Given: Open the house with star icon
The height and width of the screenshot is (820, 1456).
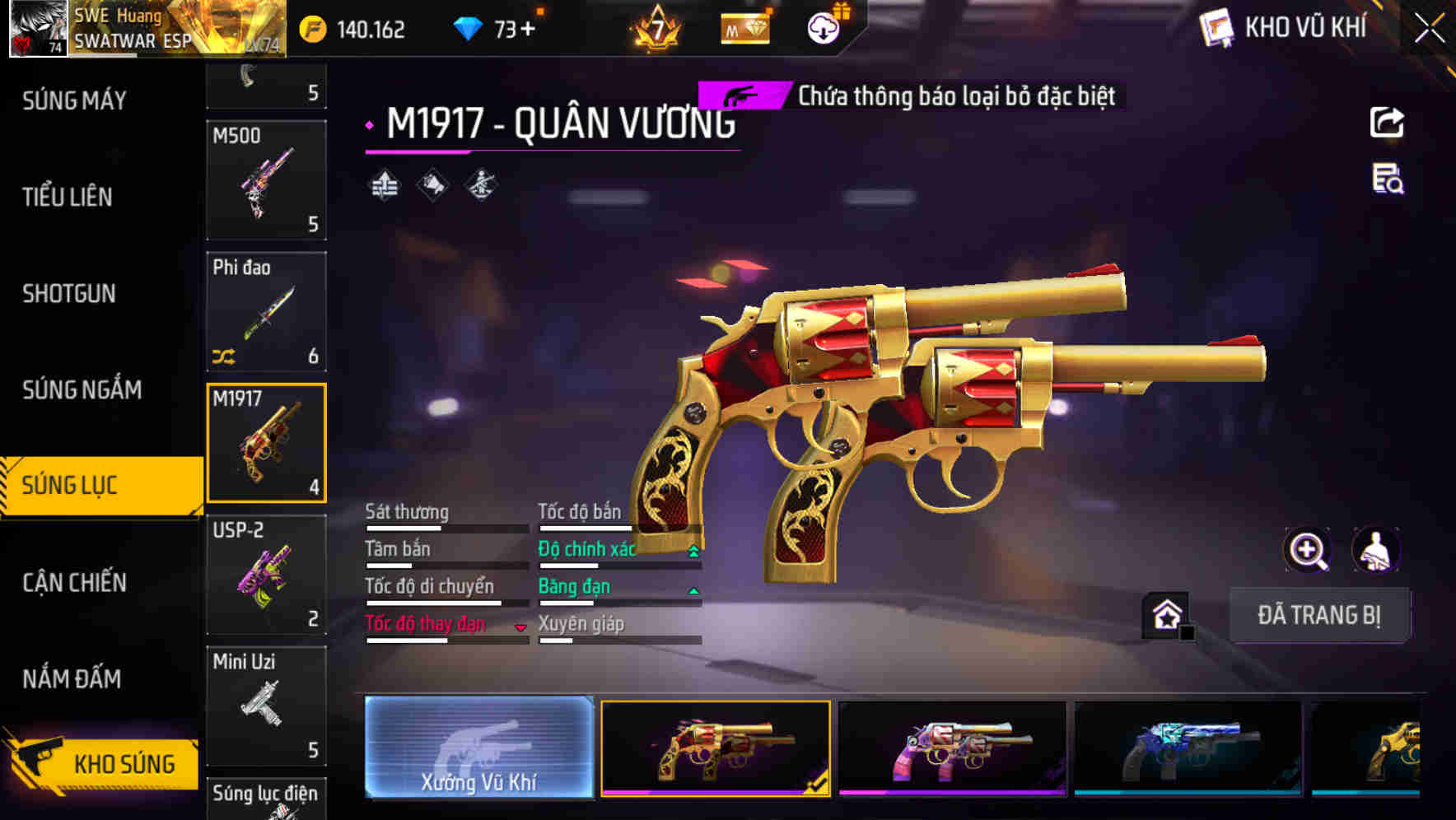Looking at the screenshot, I should [x=1167, y=615].
